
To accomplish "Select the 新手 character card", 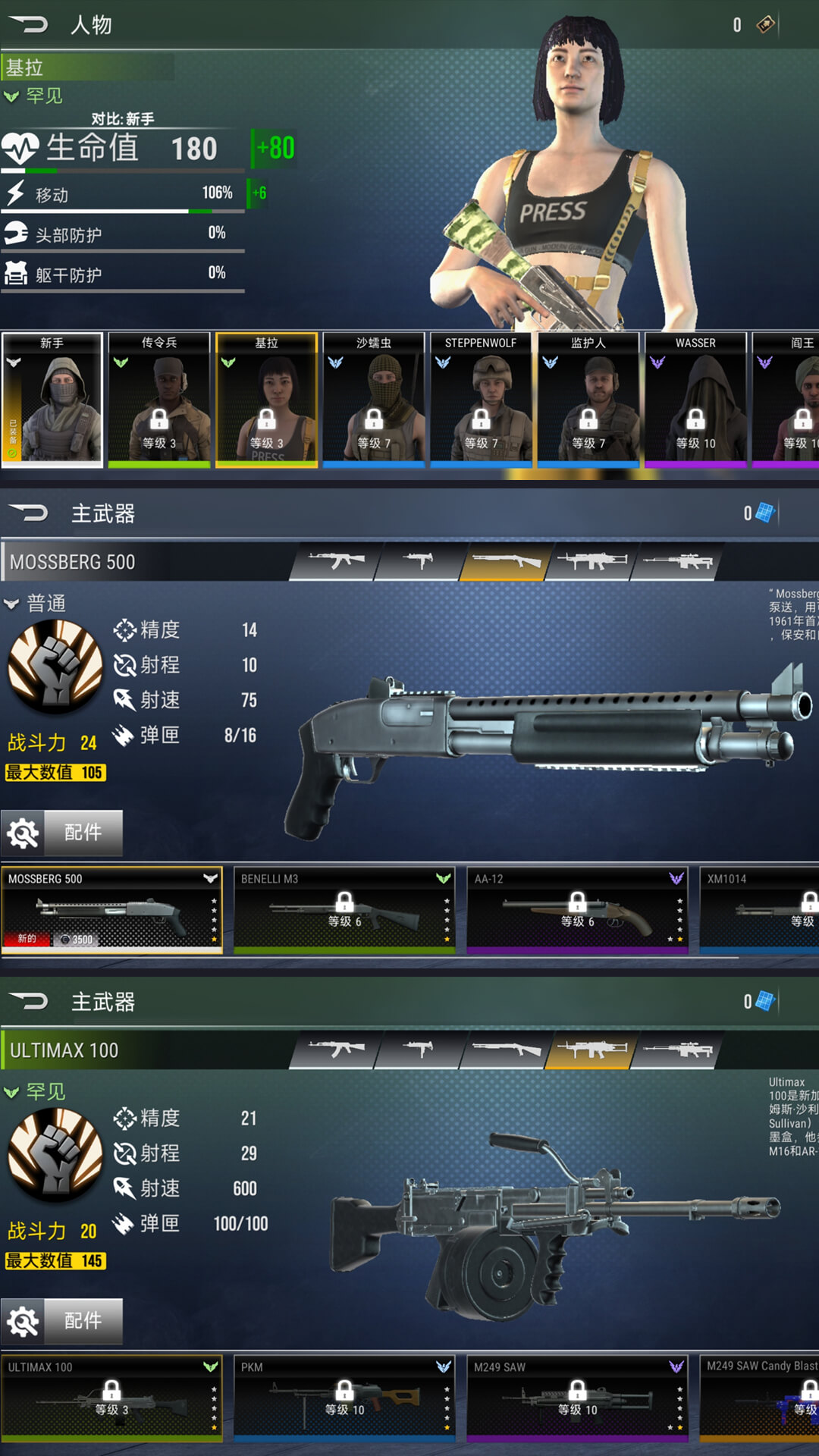I will tap(52, 400).
